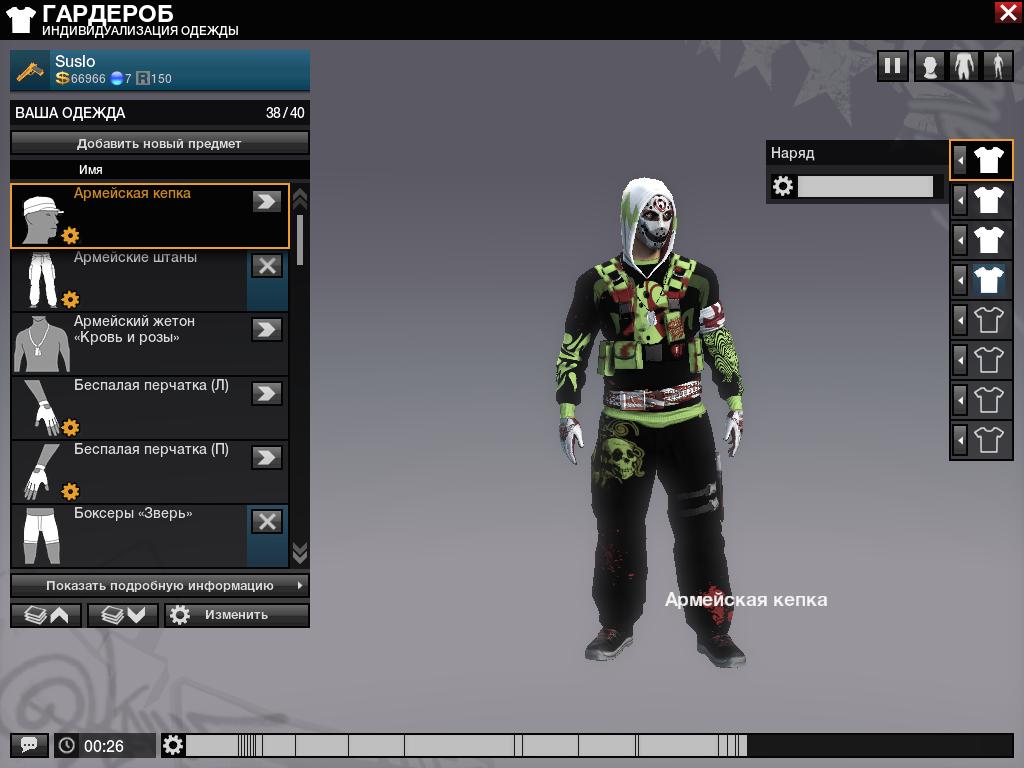Expand 'Показать подробную информацию' panel
1024x768 pixels.
tap(160, 585)
